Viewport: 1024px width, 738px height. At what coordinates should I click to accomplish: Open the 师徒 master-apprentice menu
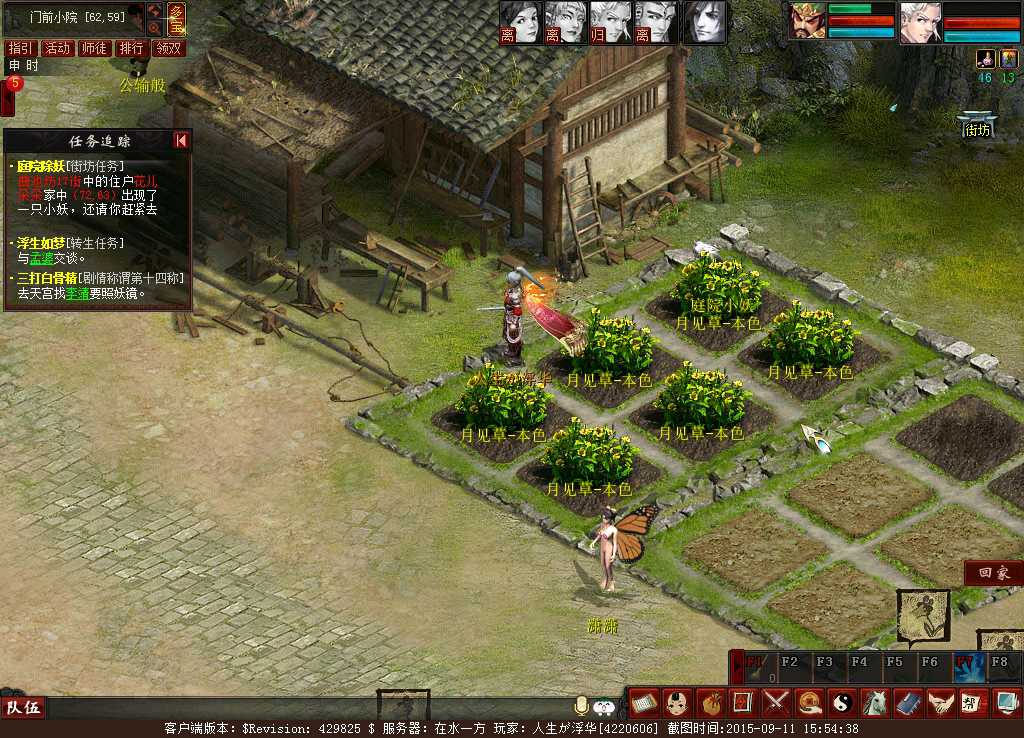pos(94,48)
